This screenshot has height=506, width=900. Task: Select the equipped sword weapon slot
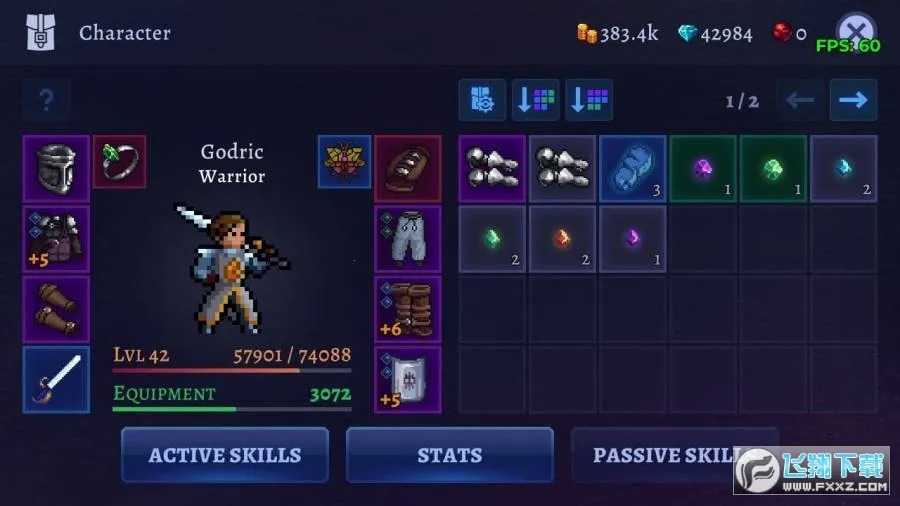[x=56, y=379]
